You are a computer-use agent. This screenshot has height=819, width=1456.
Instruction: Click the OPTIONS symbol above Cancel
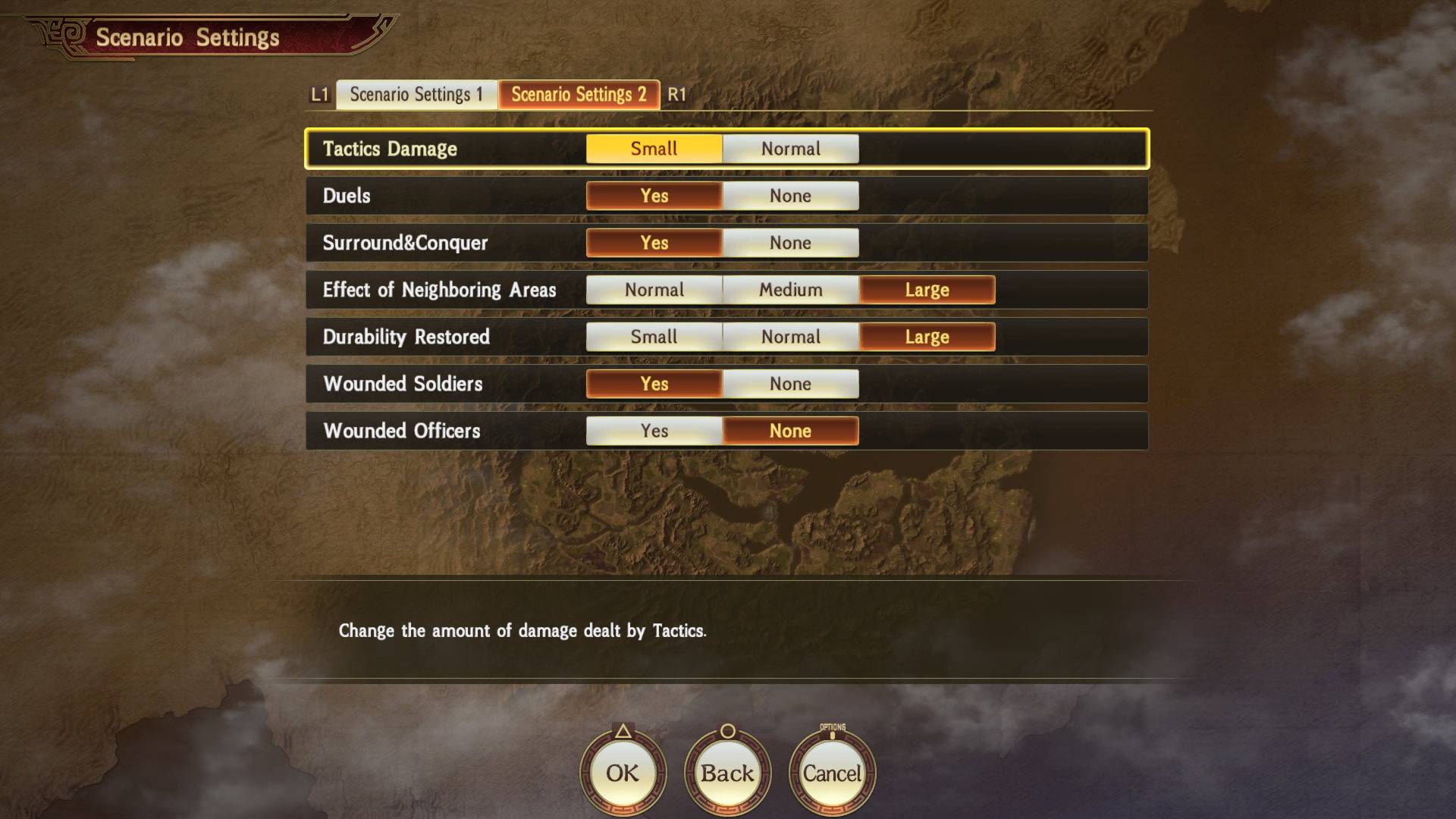833,728
